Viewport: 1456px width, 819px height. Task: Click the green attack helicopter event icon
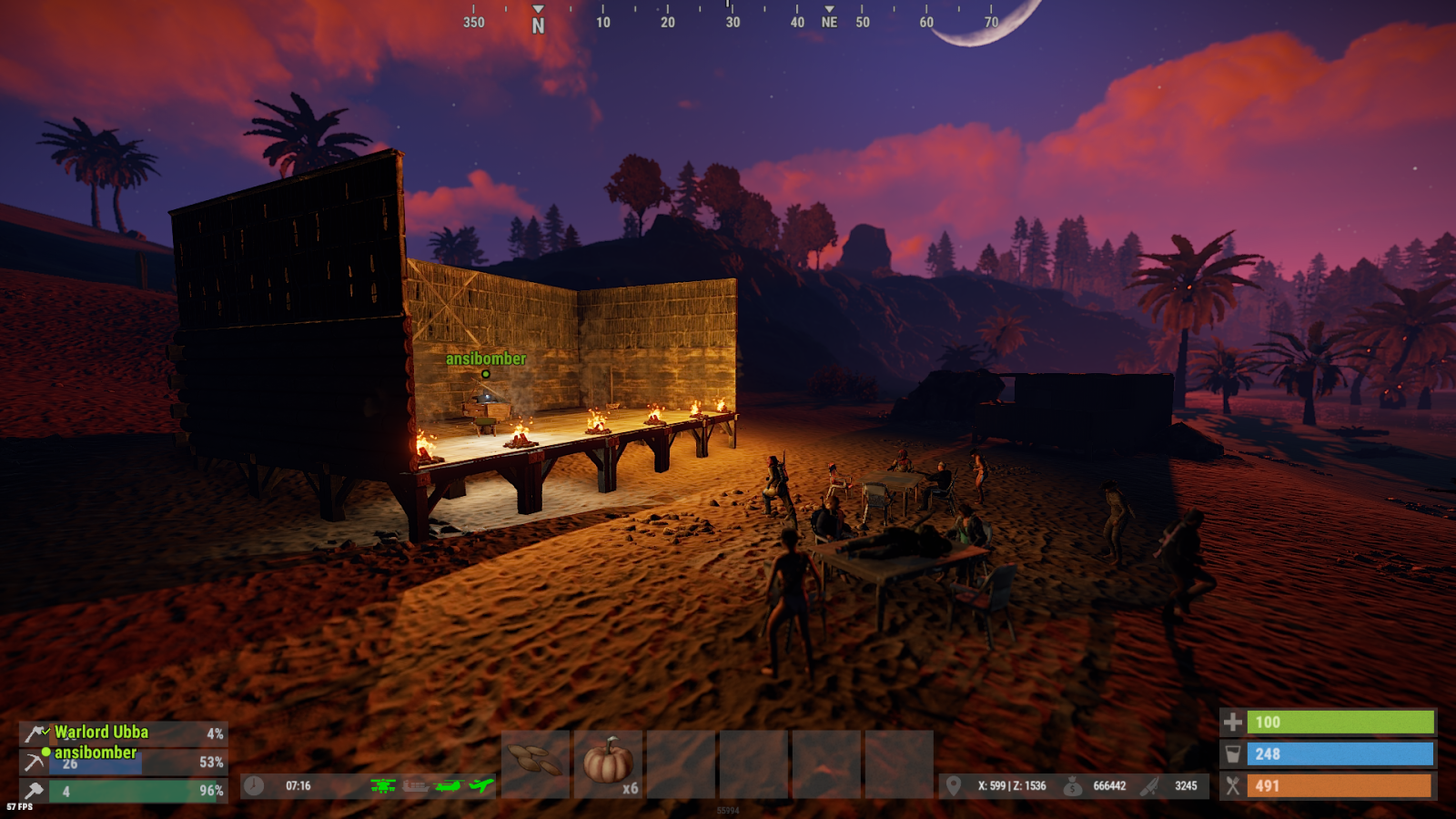(383, 785)
